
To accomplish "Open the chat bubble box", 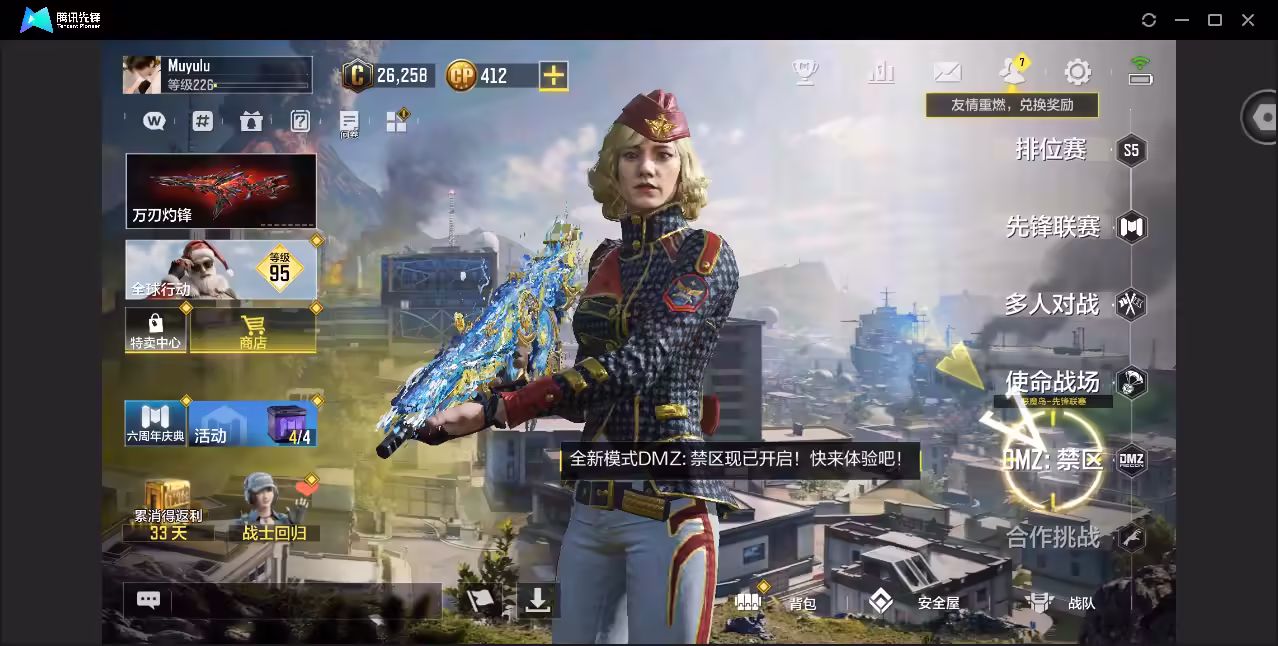I will (x=148, y=600).
